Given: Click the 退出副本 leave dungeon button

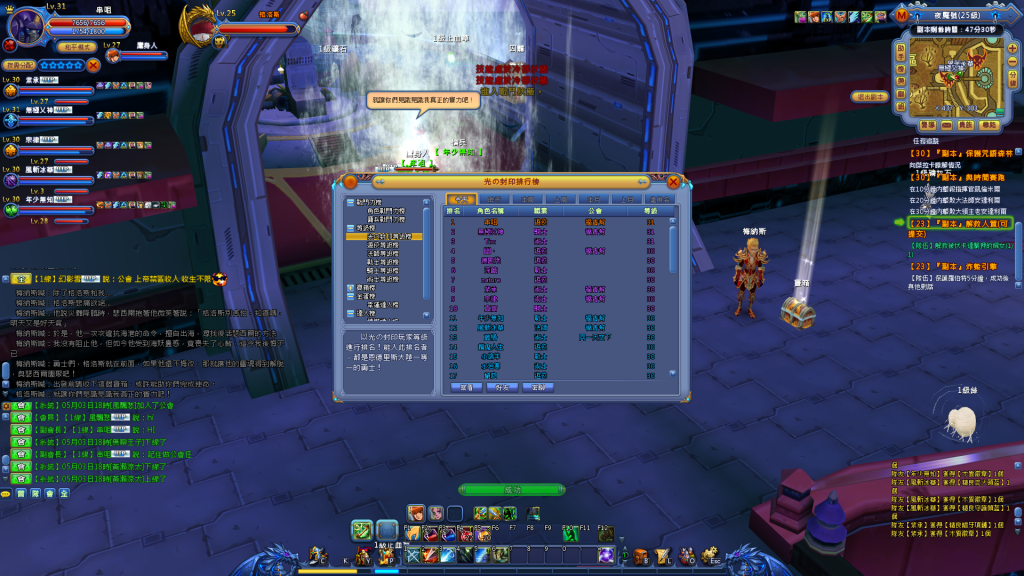Looking at the screenshot, I should tap(870, 97).
